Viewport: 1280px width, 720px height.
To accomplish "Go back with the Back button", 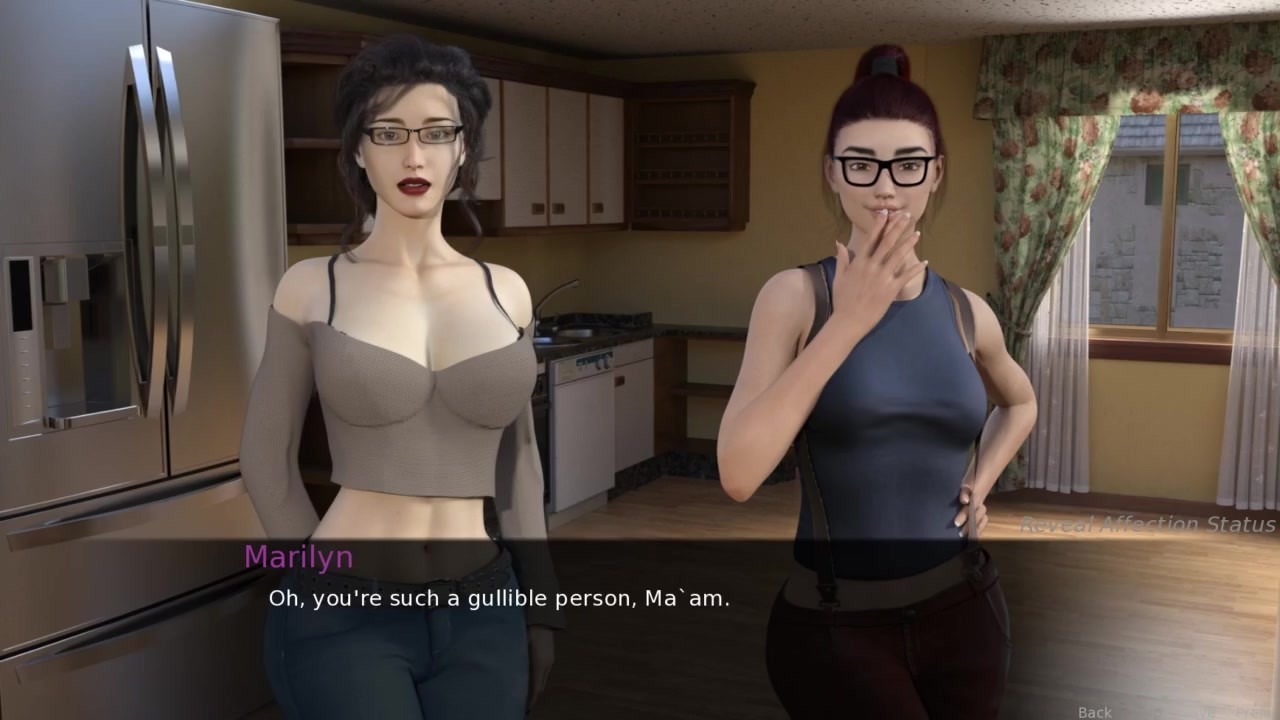I will click(x=1094, y=712).
